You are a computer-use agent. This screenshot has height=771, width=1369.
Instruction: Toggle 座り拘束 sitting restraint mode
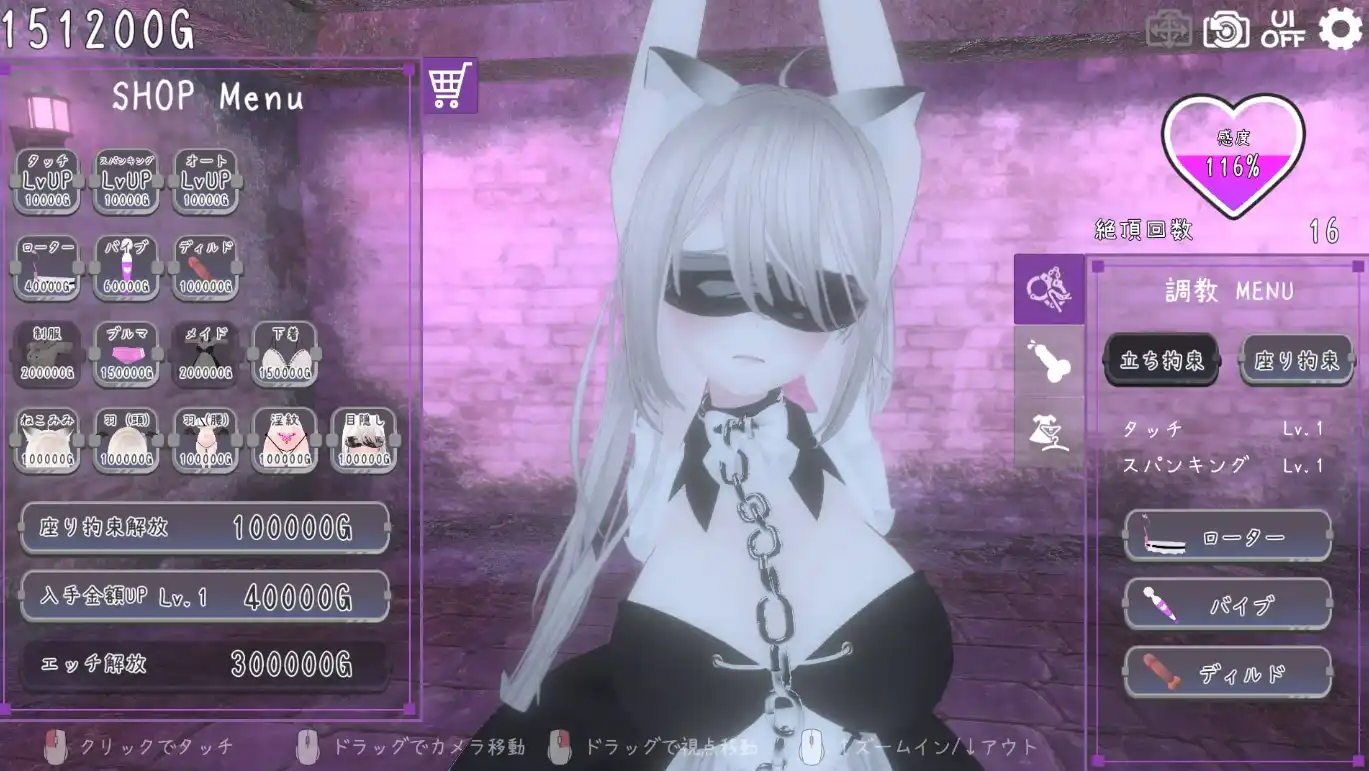click(x=1297, y=358)
